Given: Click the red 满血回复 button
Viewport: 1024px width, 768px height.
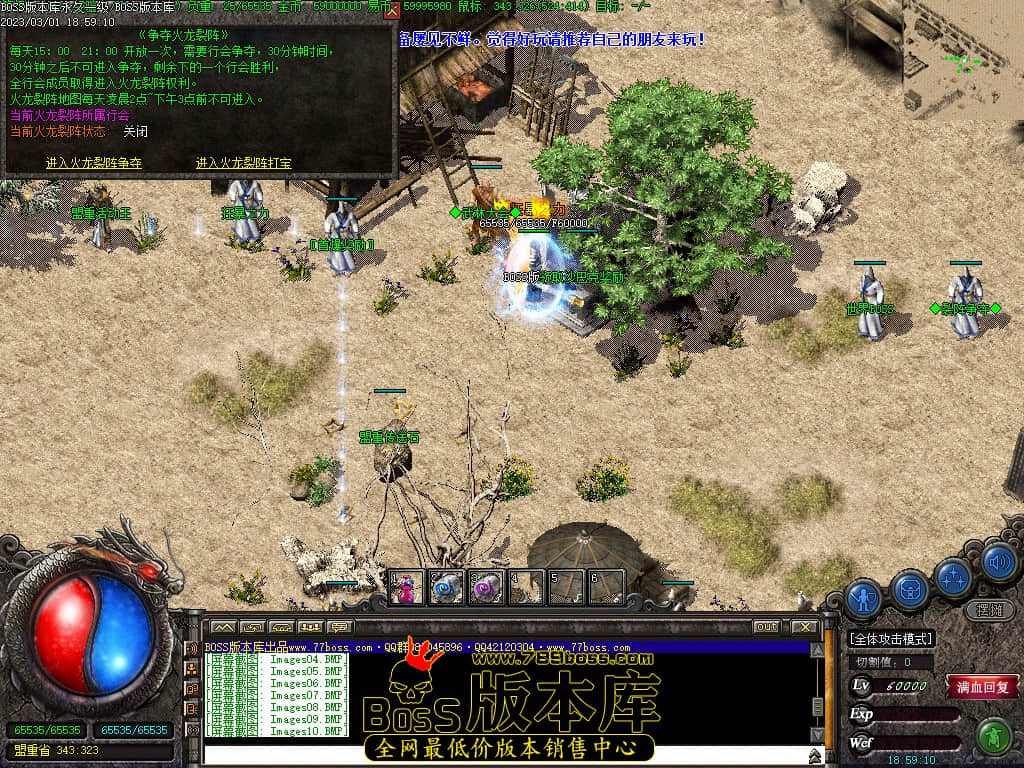Looking at the screenshot, I should coord(983,687).
